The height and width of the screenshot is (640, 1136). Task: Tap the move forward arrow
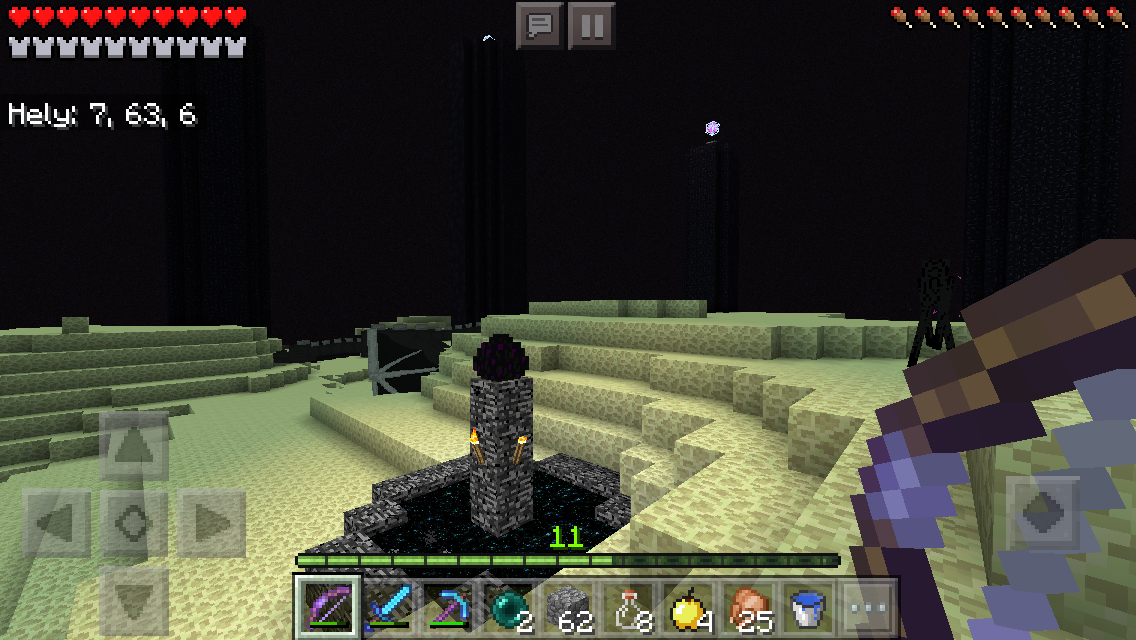(x=135, y=447)
